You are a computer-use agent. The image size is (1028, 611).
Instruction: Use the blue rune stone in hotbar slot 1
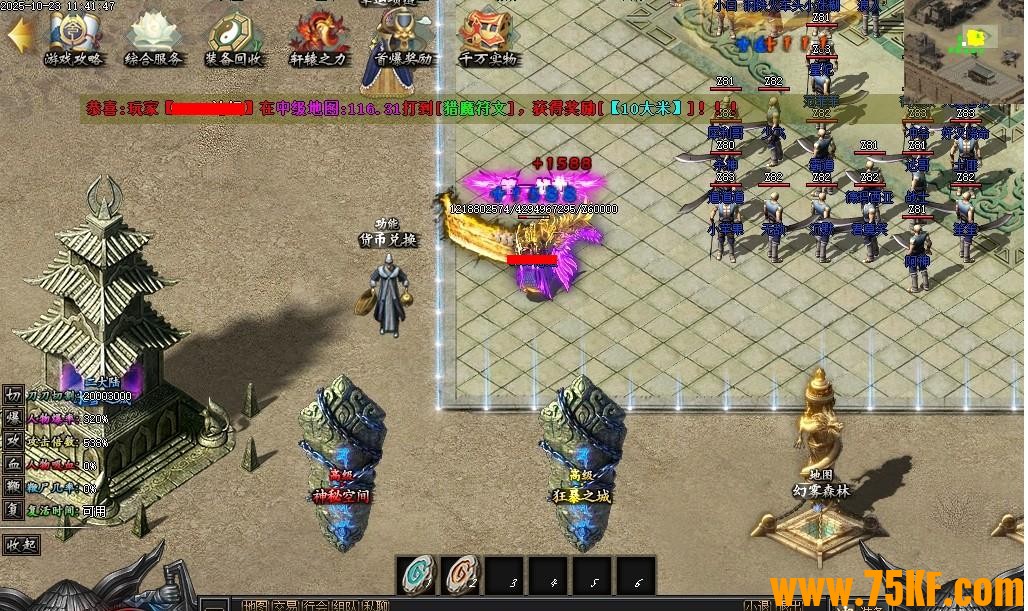point(416,574)
